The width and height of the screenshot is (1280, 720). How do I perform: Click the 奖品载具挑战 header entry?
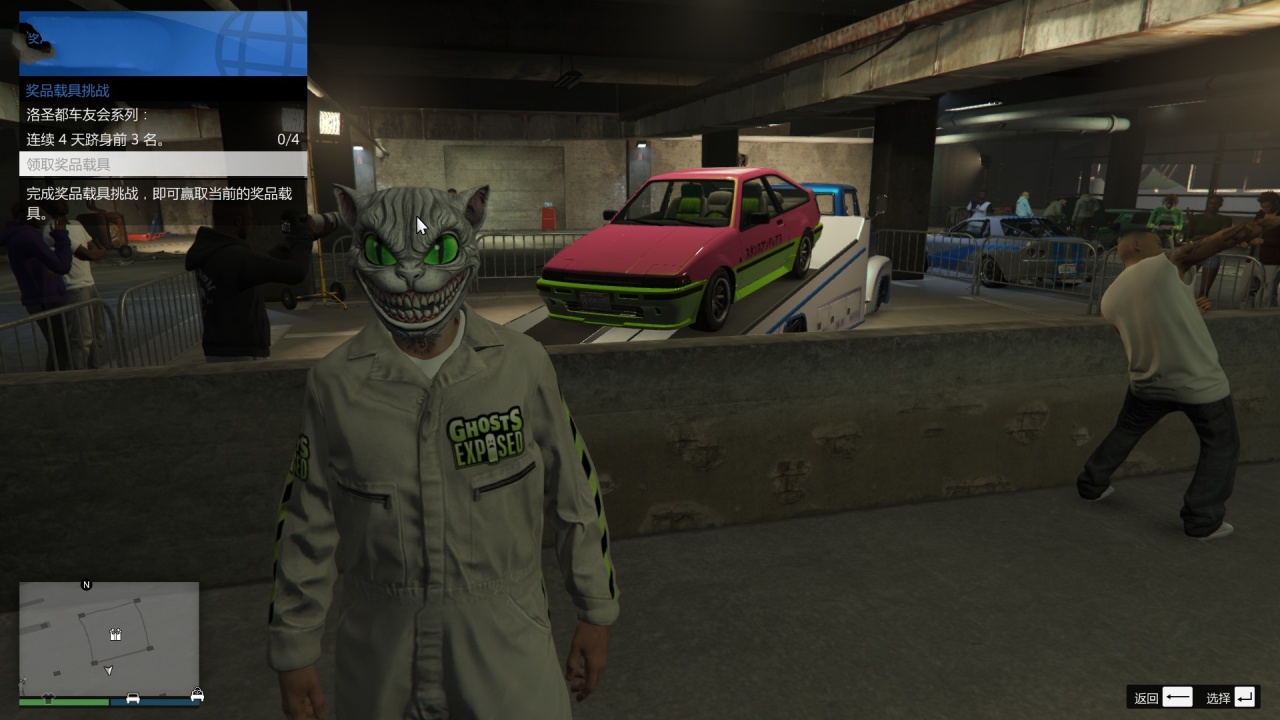tap(70, 90)
